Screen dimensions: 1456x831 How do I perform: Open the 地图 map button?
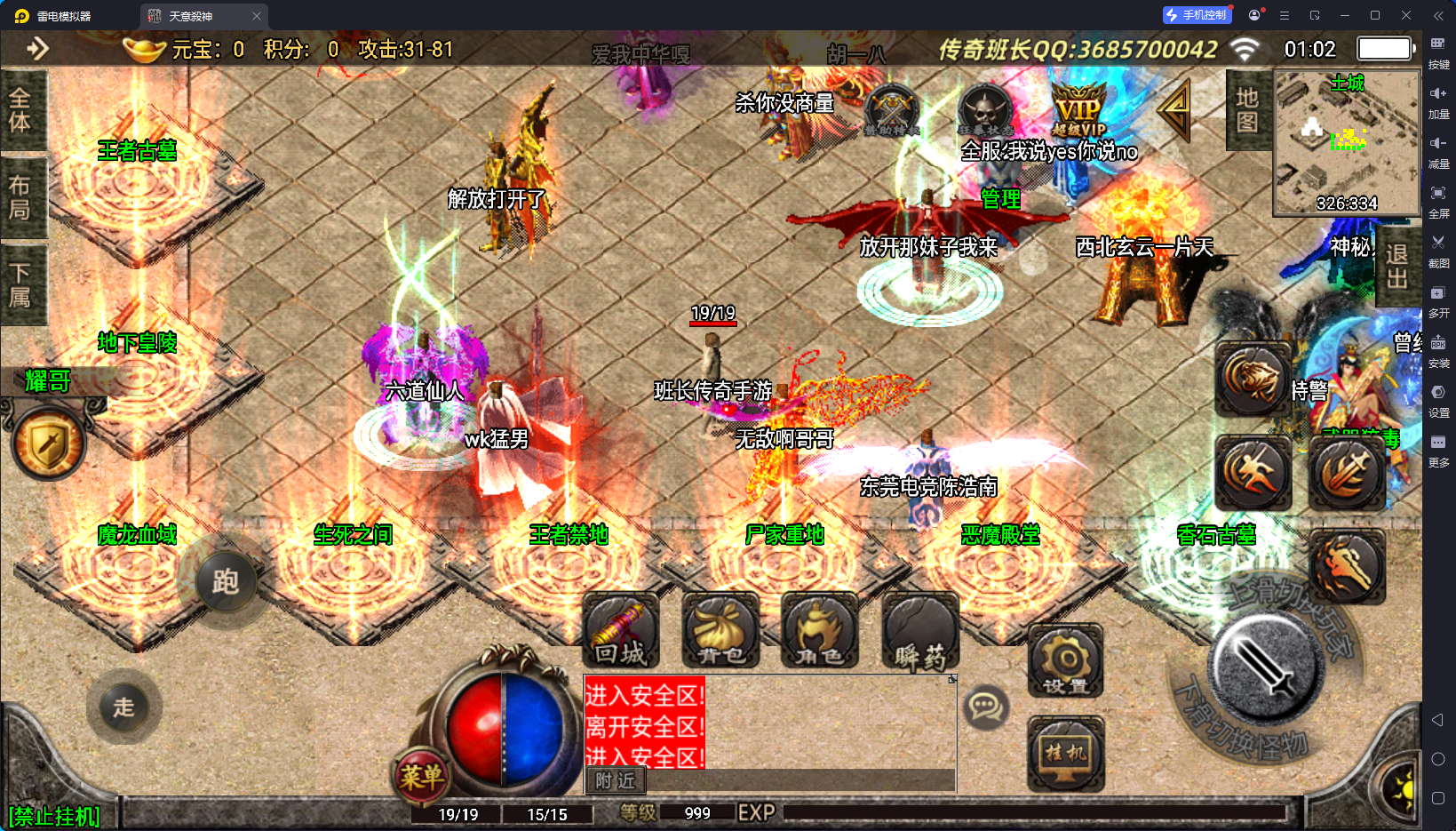(x=1247, y=109)
